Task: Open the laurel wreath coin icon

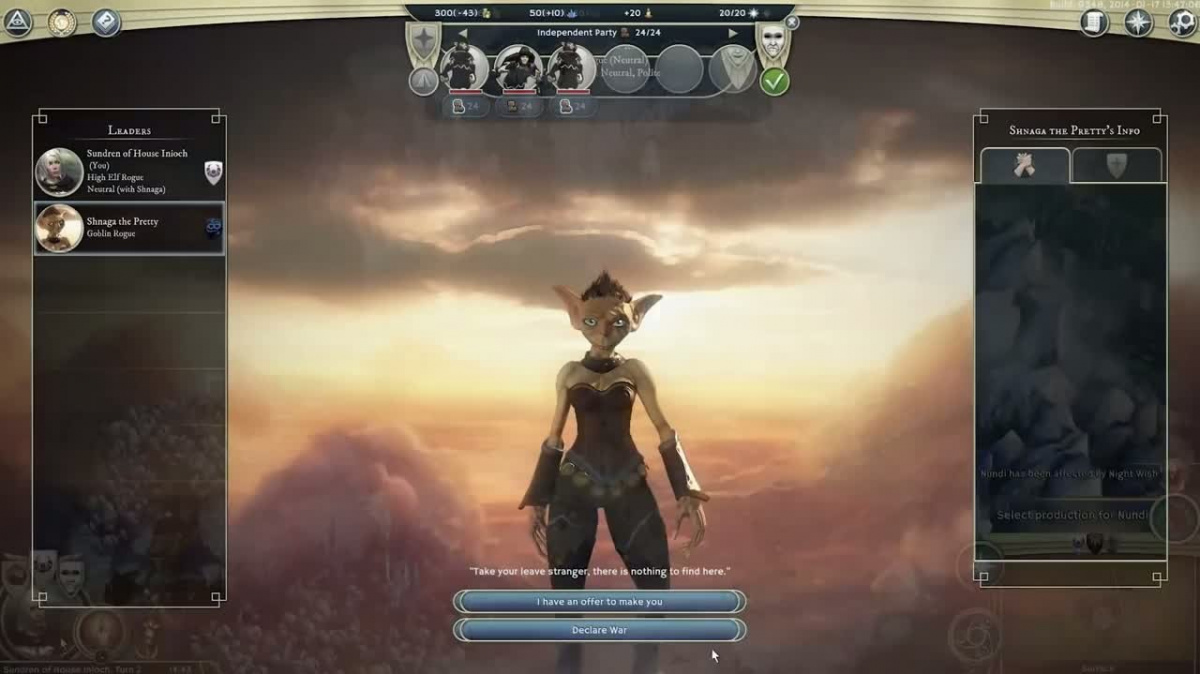Action: click(62, 22)
